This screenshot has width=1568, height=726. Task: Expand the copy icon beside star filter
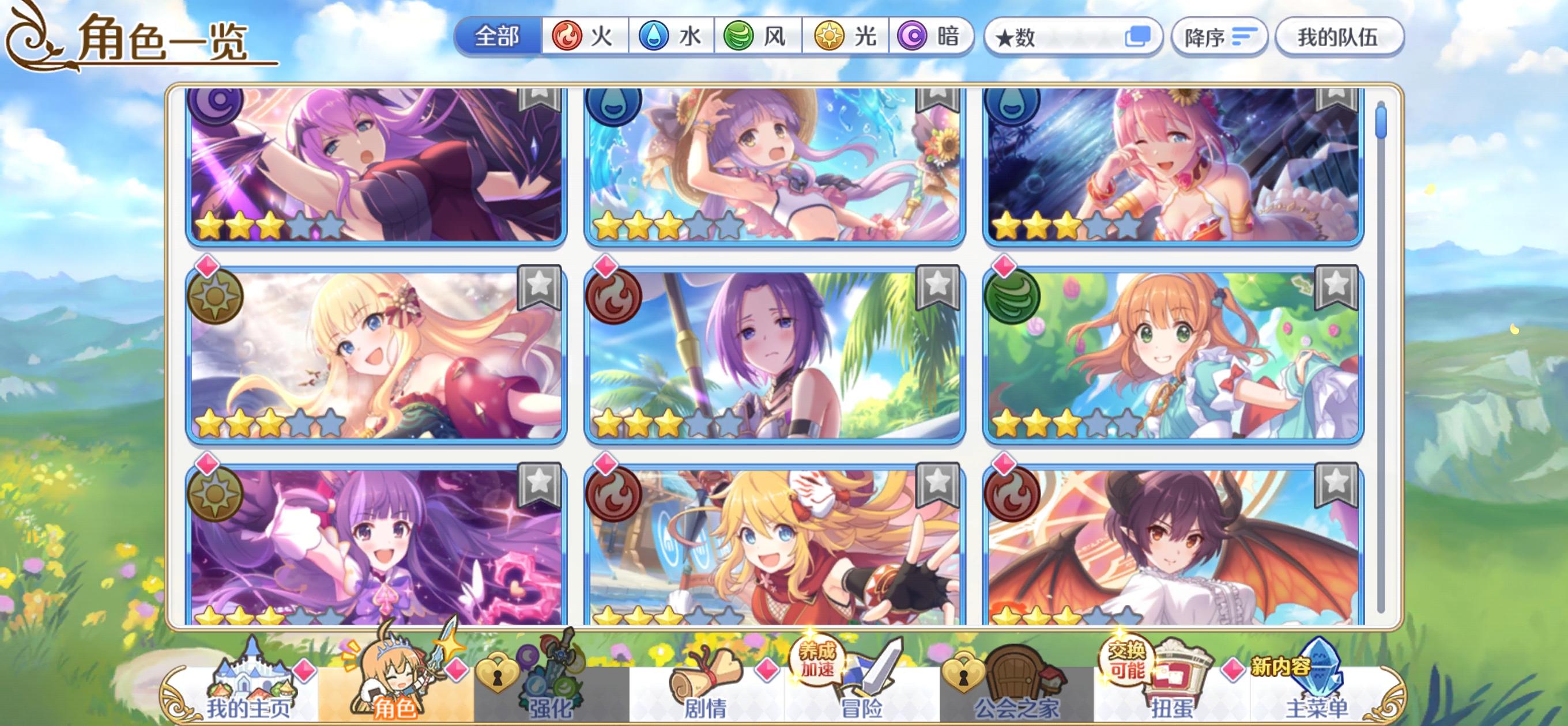coord(1140,36)
